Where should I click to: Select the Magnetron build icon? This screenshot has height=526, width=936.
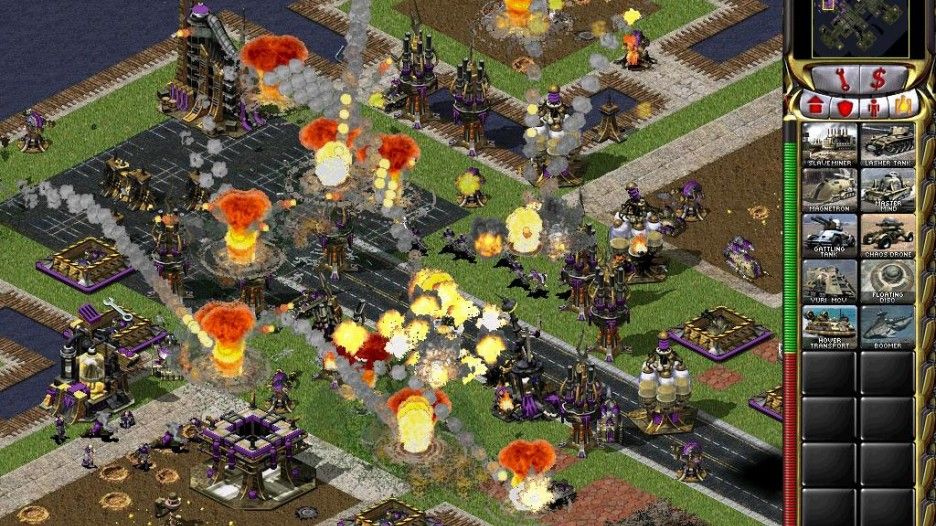click(x=829, y=187)
